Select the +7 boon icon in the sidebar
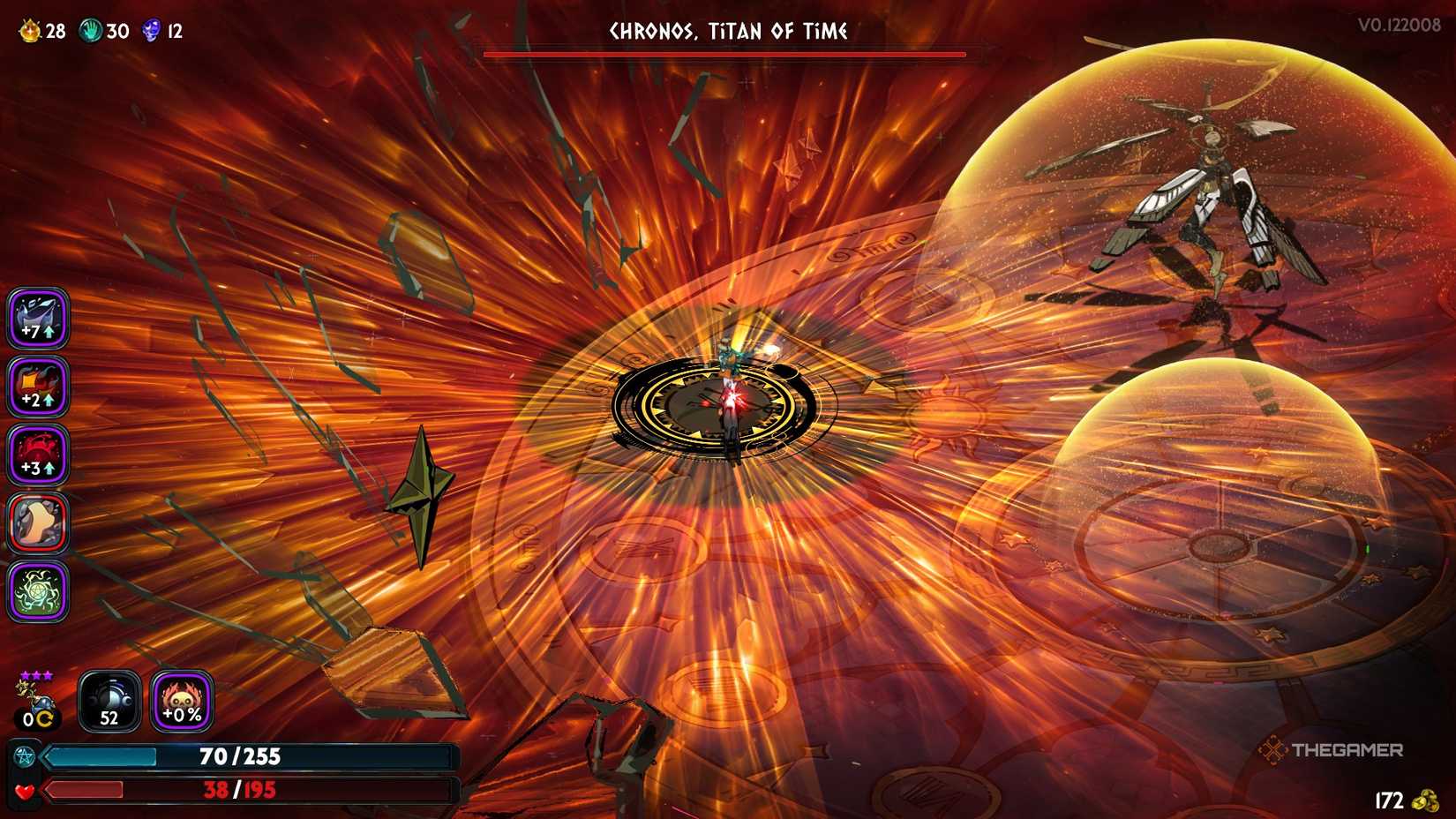 tap(37, 319)
